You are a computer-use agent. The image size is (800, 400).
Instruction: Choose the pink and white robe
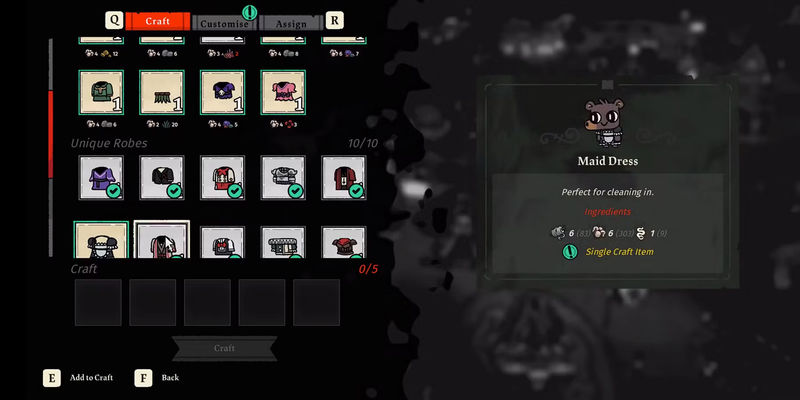coord(162,242)
